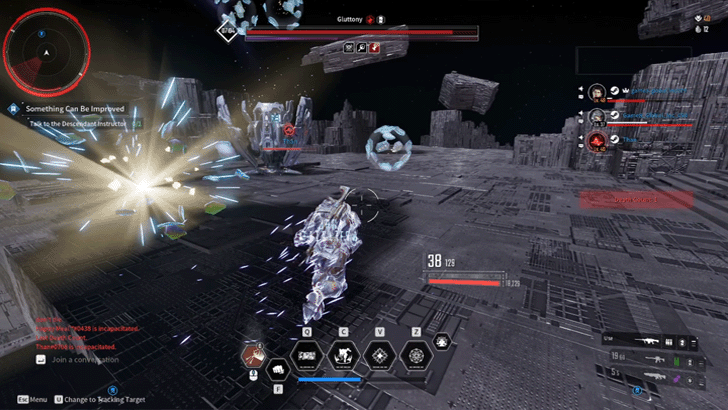This screenshot has width=728, height=410.
Task: Select the second party member portrait
Action: 597,115
